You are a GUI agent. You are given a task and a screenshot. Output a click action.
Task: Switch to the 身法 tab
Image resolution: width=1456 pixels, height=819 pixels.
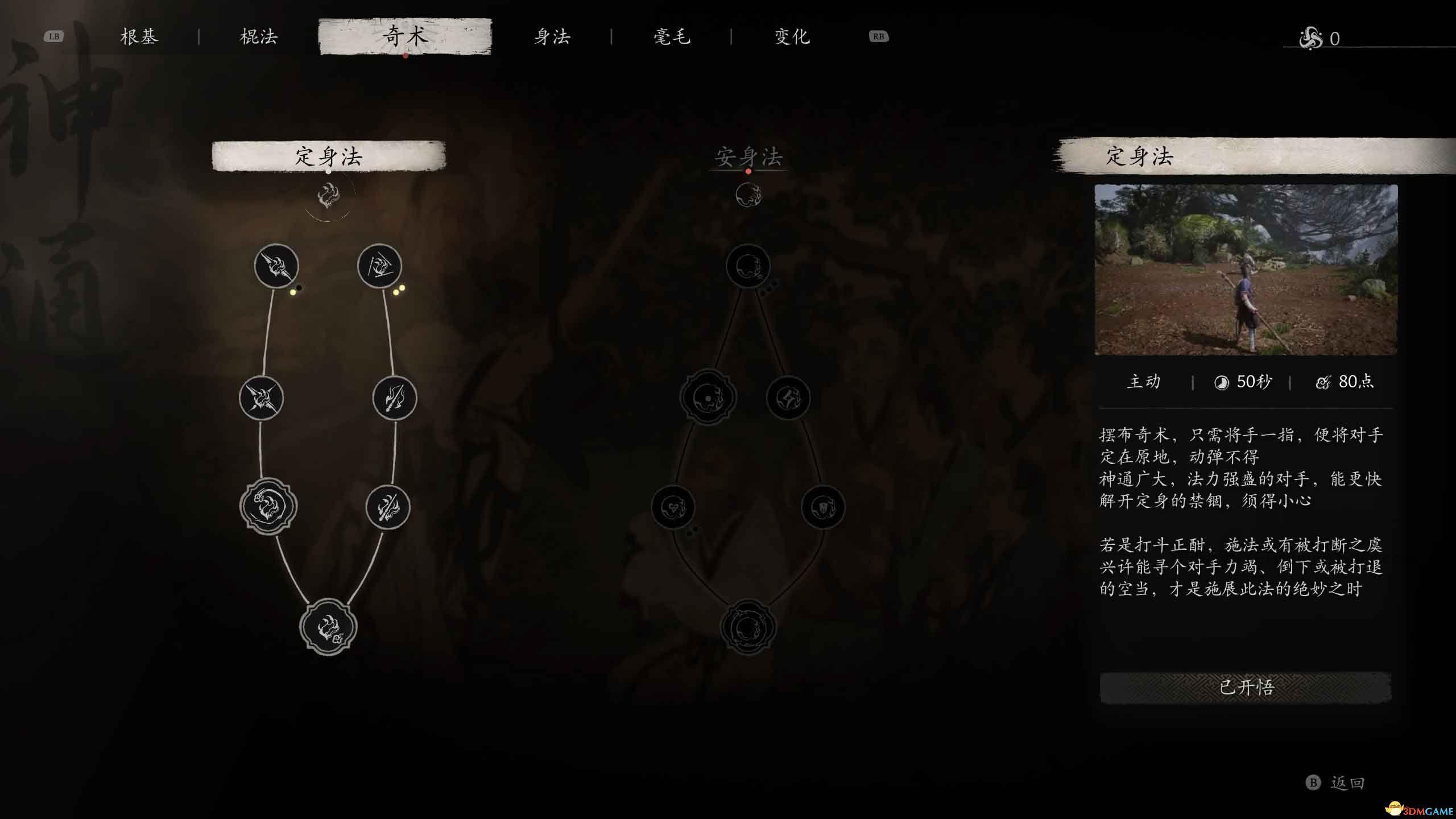(553, 36)
